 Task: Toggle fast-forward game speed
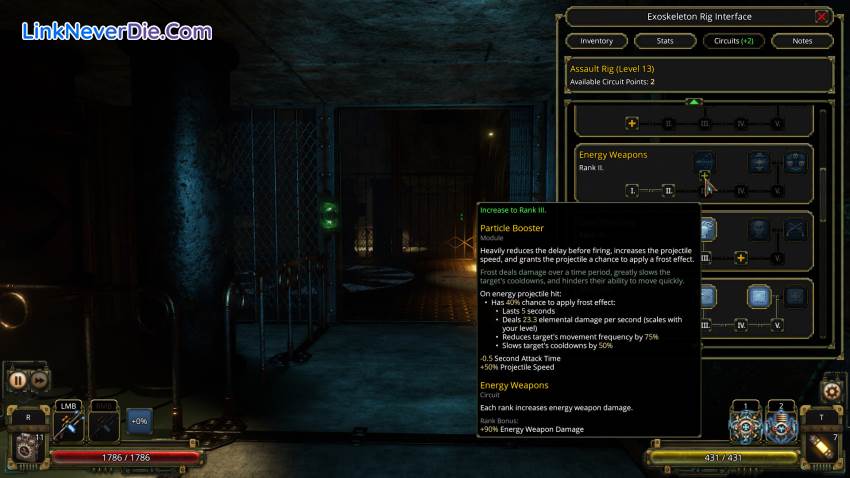click(x=38, y=380)
